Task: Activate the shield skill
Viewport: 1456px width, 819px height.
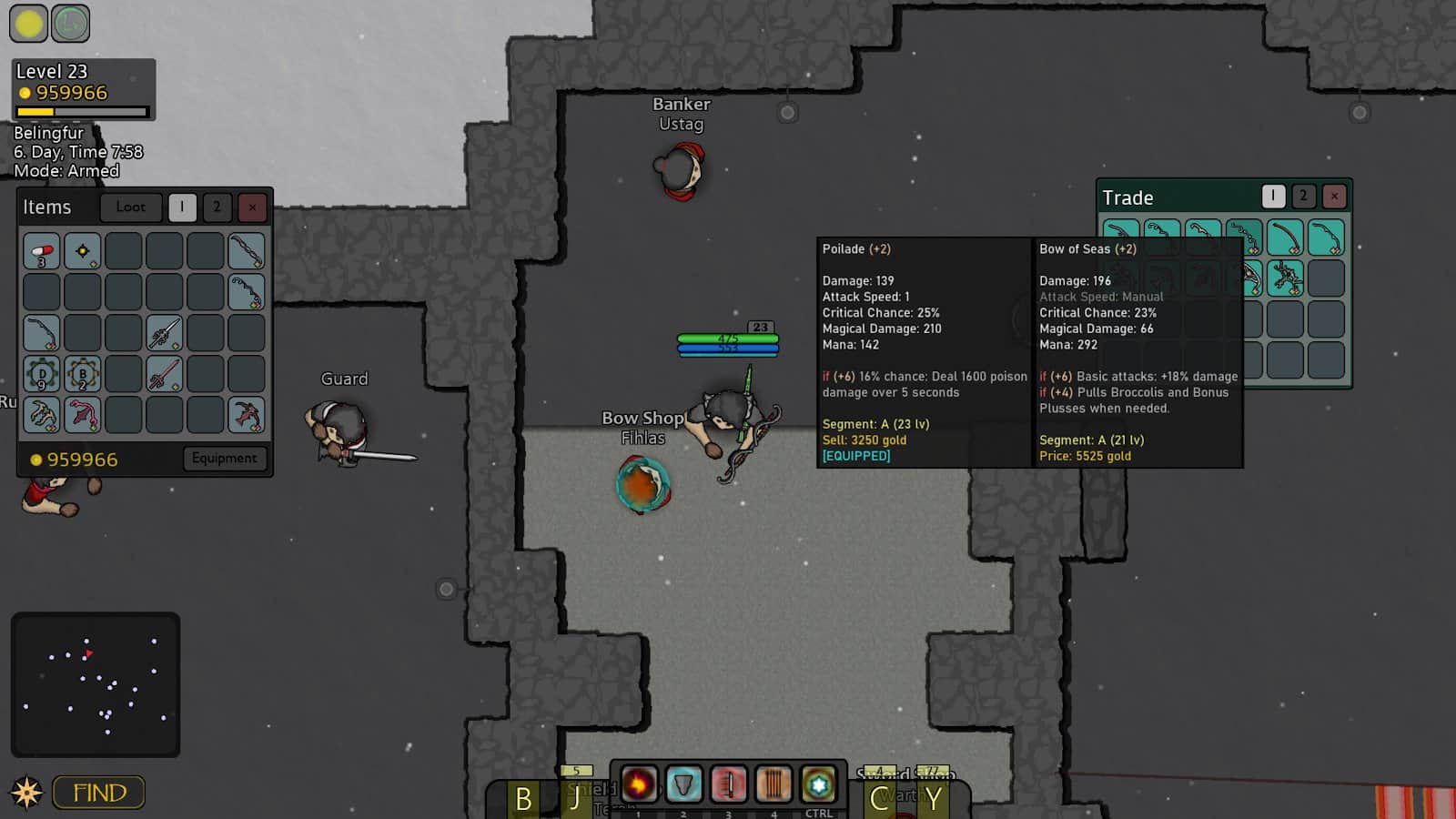Action: point(683,784)
